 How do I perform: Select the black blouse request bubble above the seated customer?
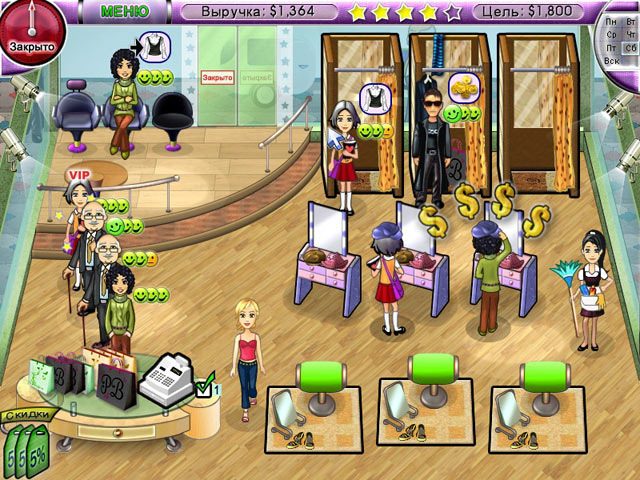153,44
